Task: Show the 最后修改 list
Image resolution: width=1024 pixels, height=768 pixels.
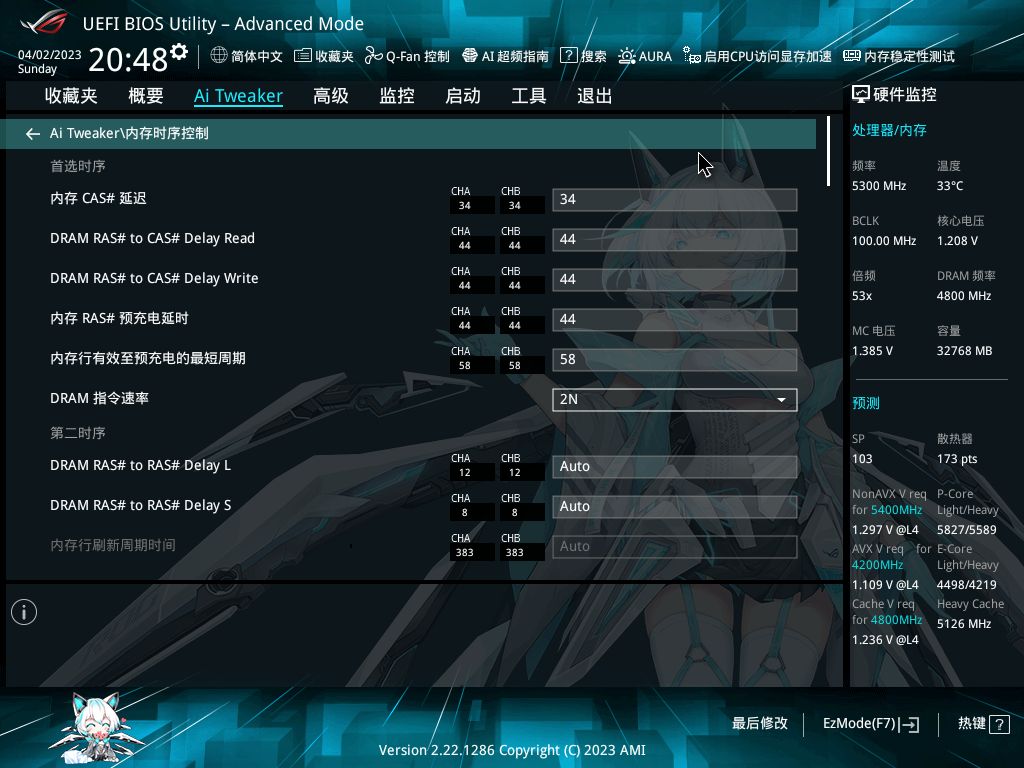Action: [760, 723]
